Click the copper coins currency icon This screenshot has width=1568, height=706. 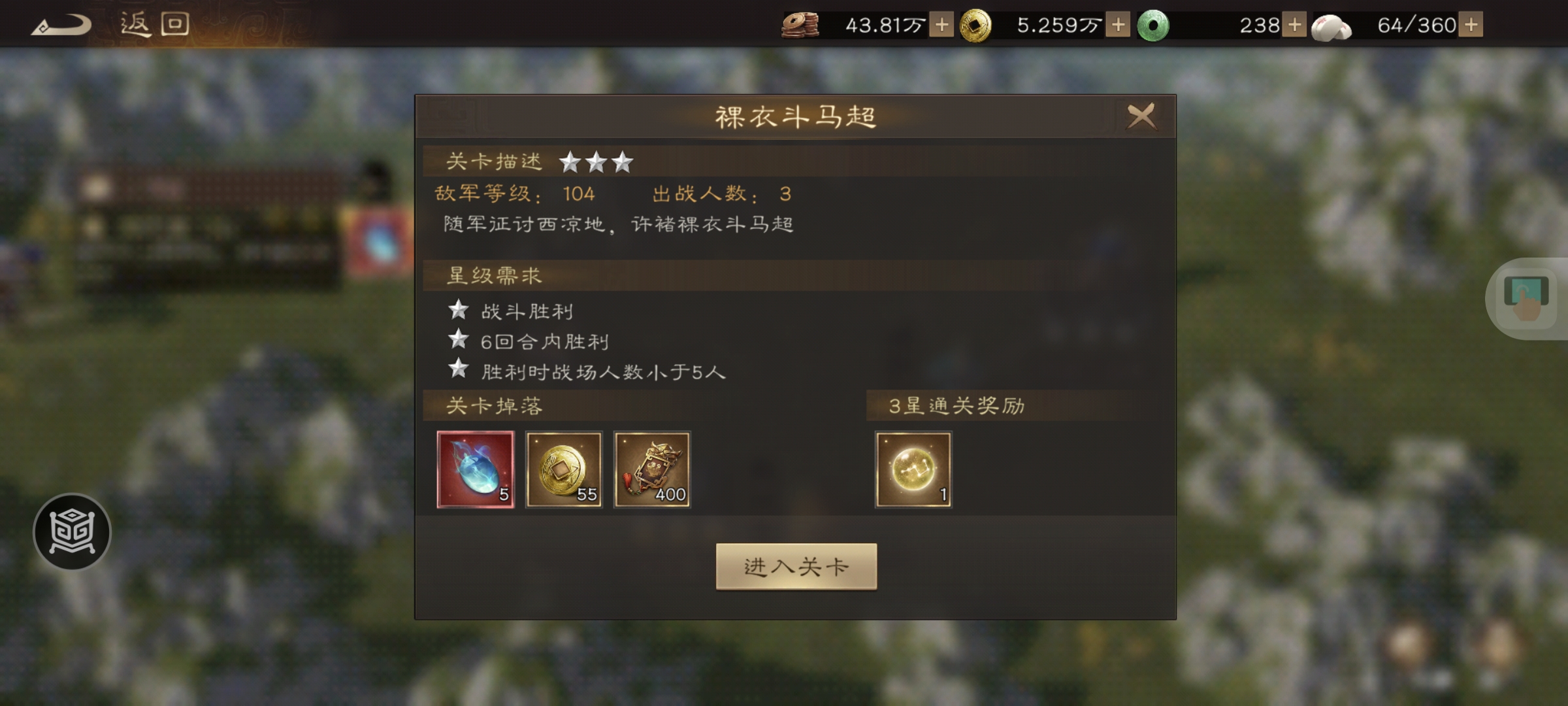(801, 26)
